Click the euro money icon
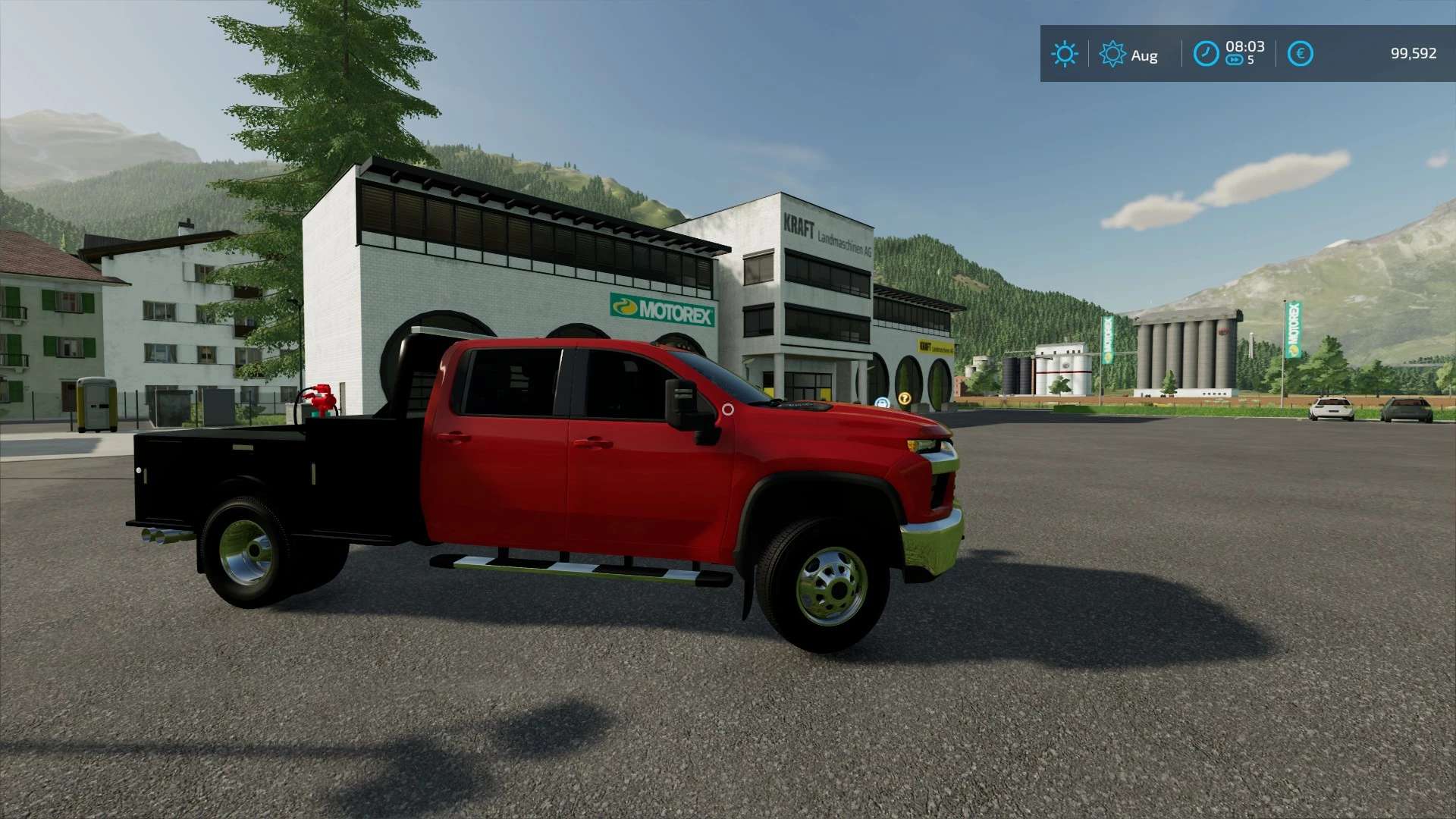Viewport: 1456px width, 819px height. (x=1300, y=54)
